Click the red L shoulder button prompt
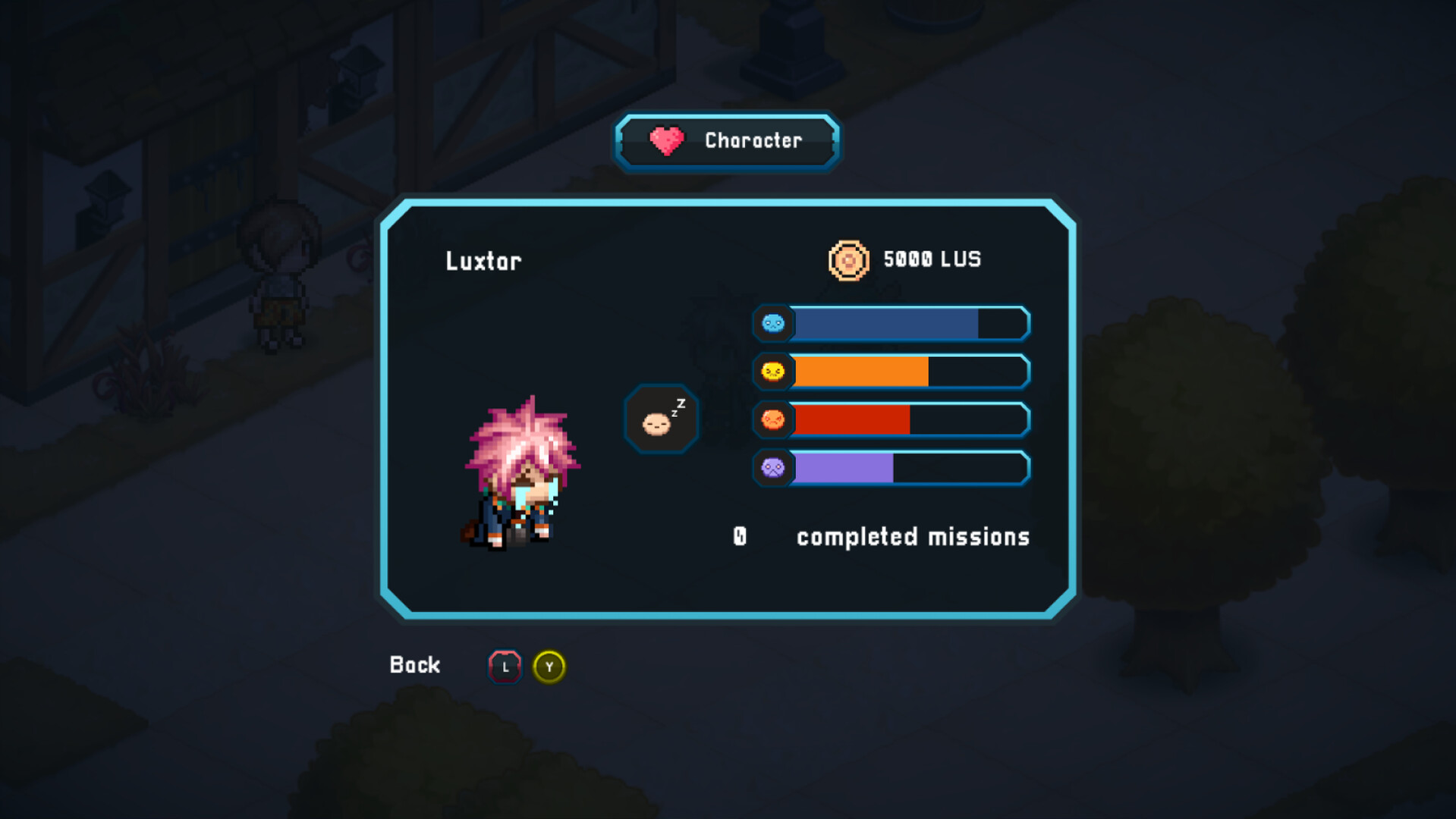The image size is (1456, 819). (505, 667)
